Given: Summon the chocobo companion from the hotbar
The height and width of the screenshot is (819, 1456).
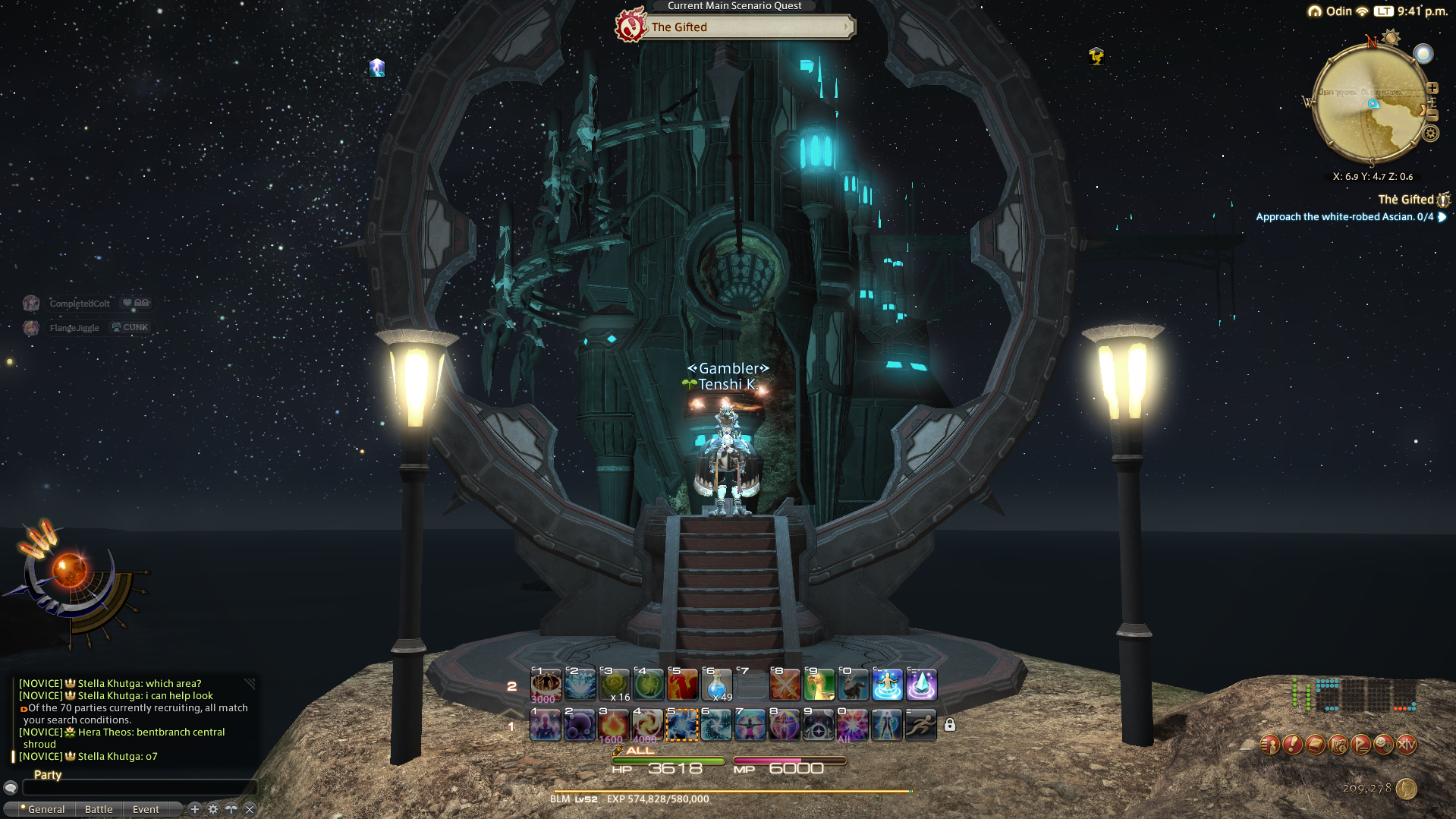Looking at the screenshot, I should [819, 685].
